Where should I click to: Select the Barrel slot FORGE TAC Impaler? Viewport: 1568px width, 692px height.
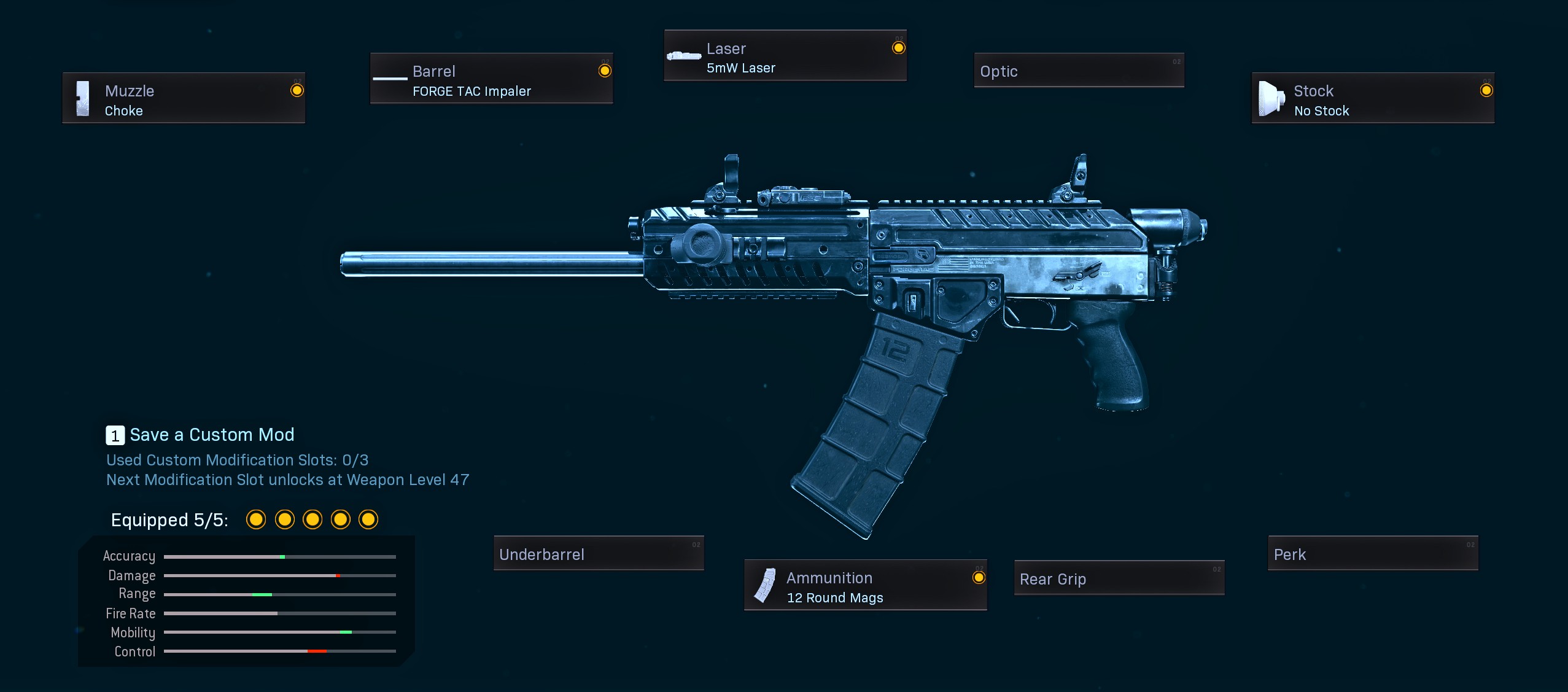(x=491, y=79)
